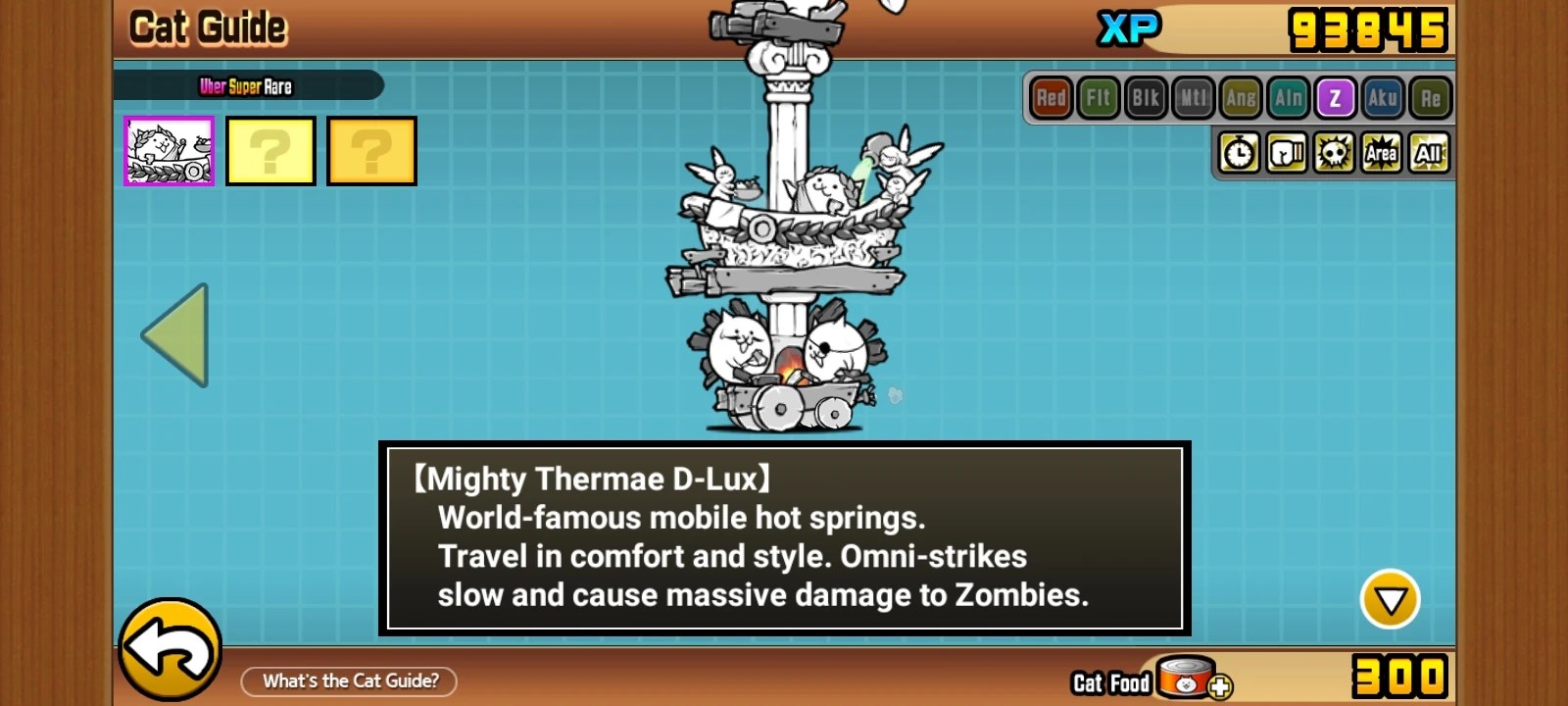
Task: Select the Uber Super Rare category tab
Action: pyautogui.click(x=245, y=85)
